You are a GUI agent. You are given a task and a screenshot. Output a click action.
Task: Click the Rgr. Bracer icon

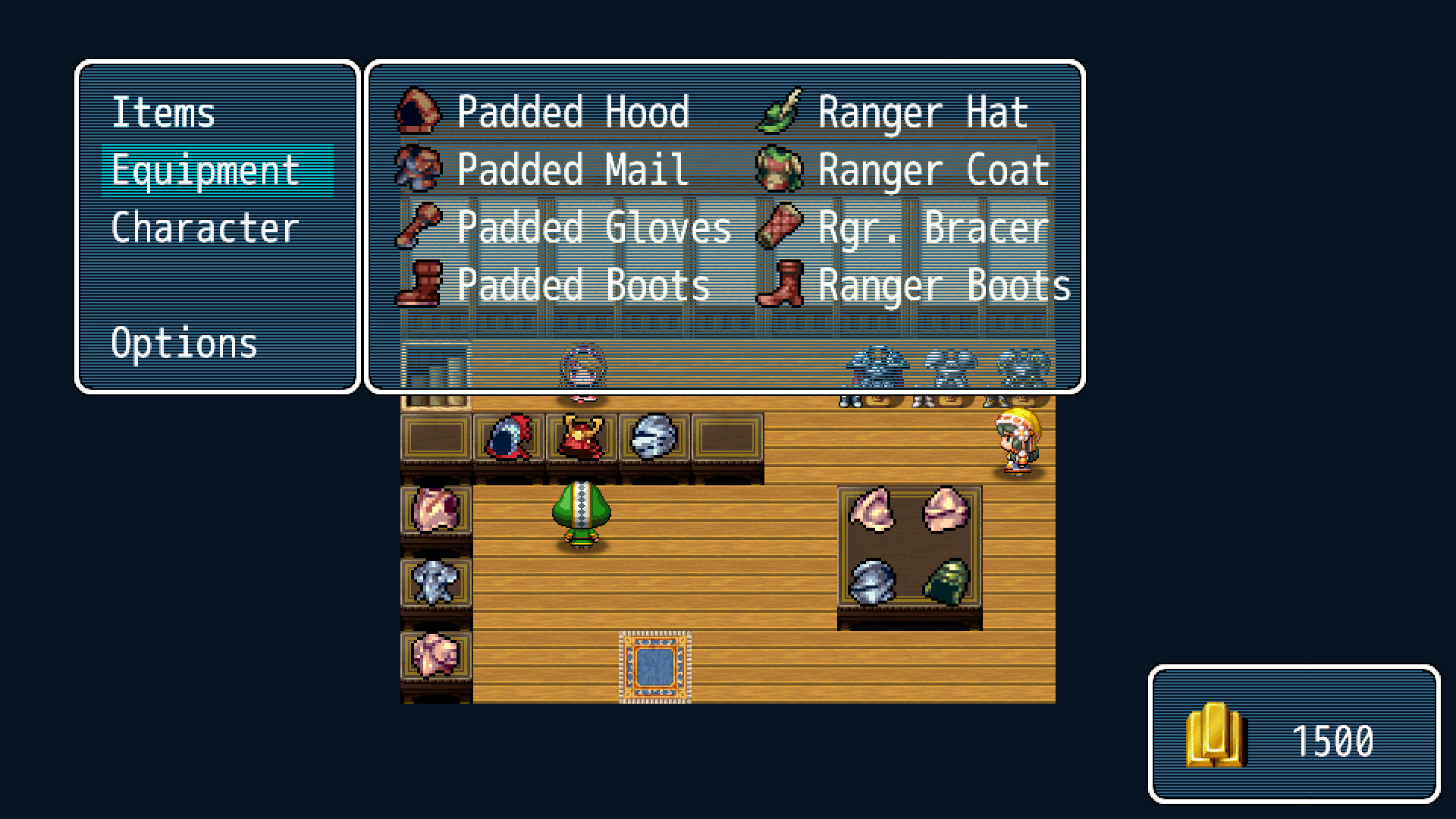[x=779, y=226]
